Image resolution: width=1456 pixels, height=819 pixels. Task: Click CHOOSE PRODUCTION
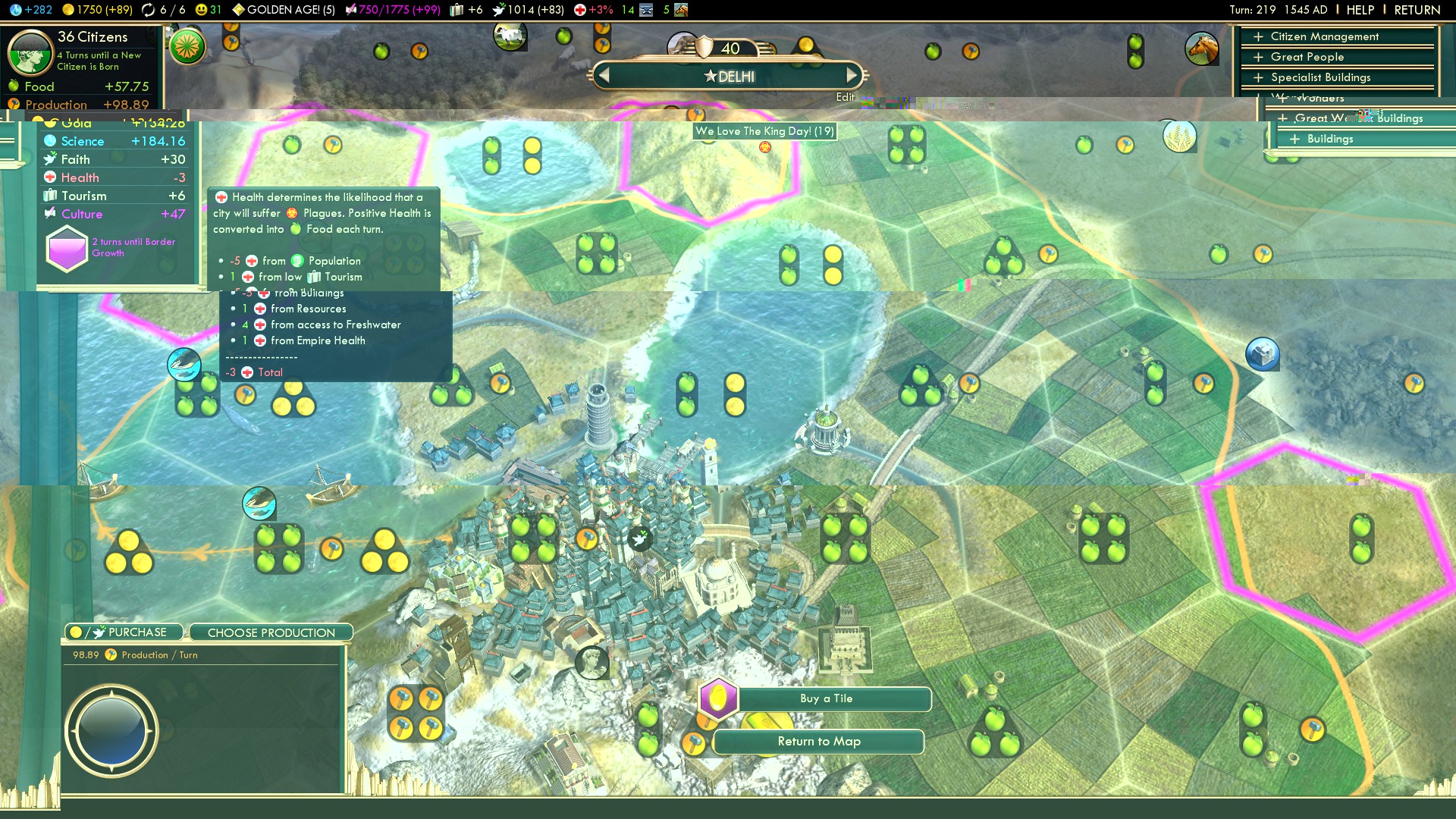click(271, 632)
